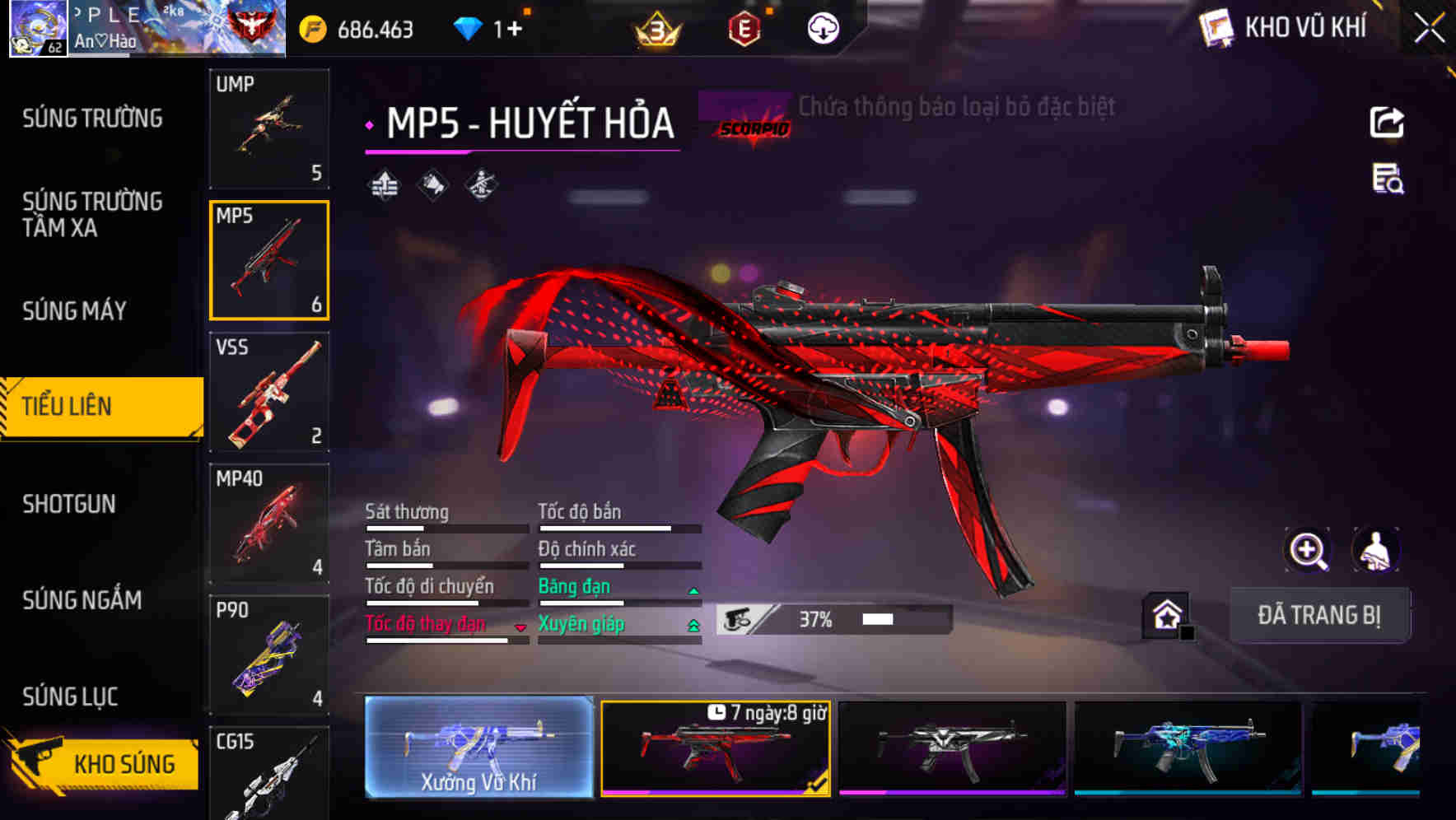This screenshot has height=820, width=1456.
Task: Open the SÚNG NGẮM category tab
Action: (x=82, y=600)
